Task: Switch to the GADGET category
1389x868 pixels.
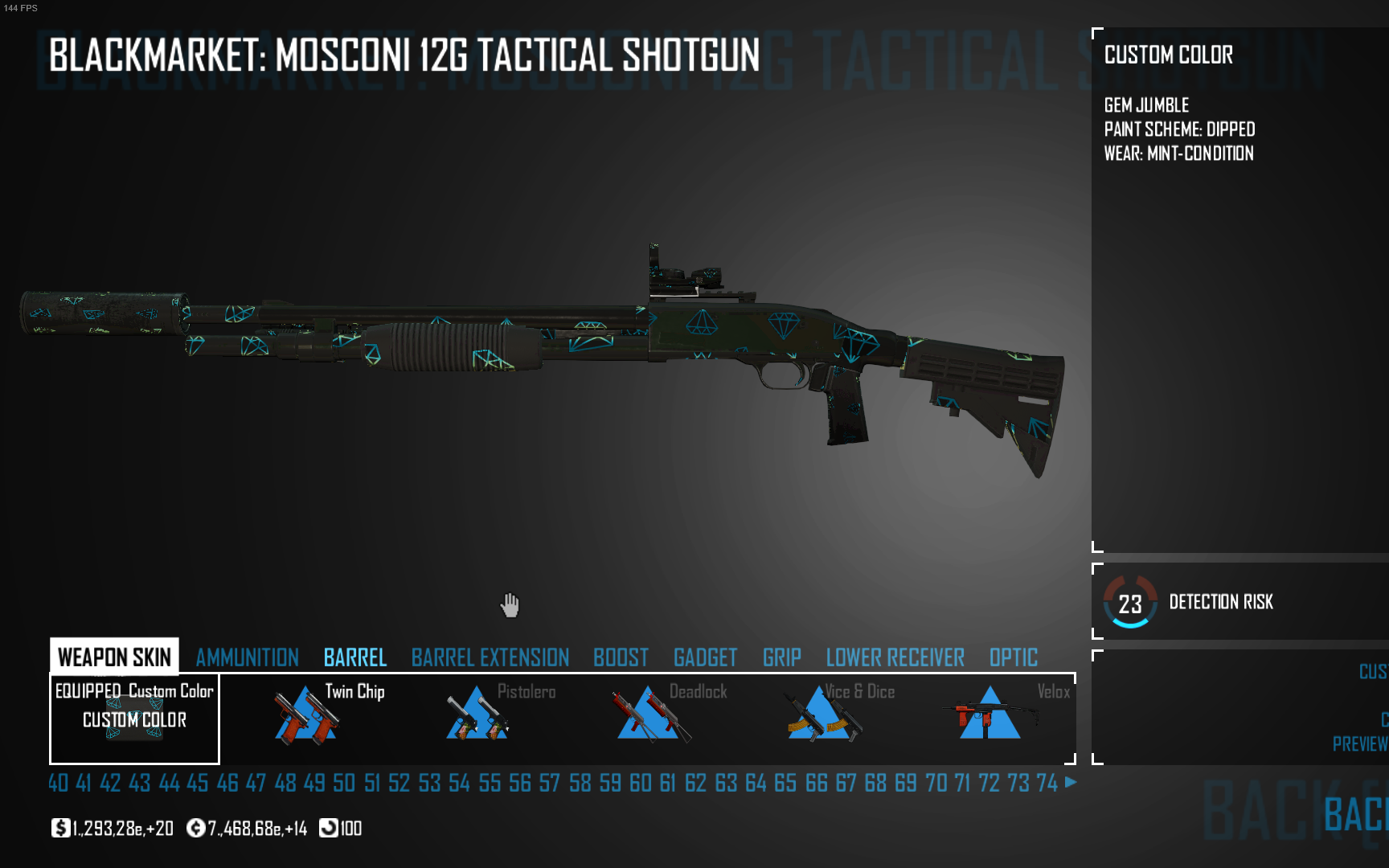Action: 705,657
